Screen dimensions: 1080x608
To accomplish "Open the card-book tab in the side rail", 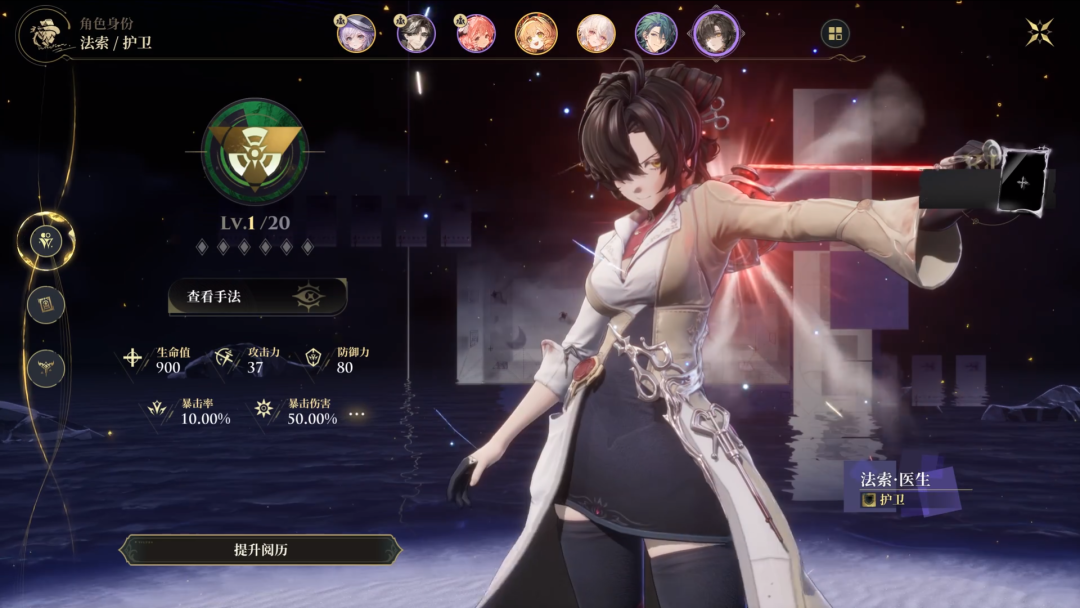I will [46, 304].
